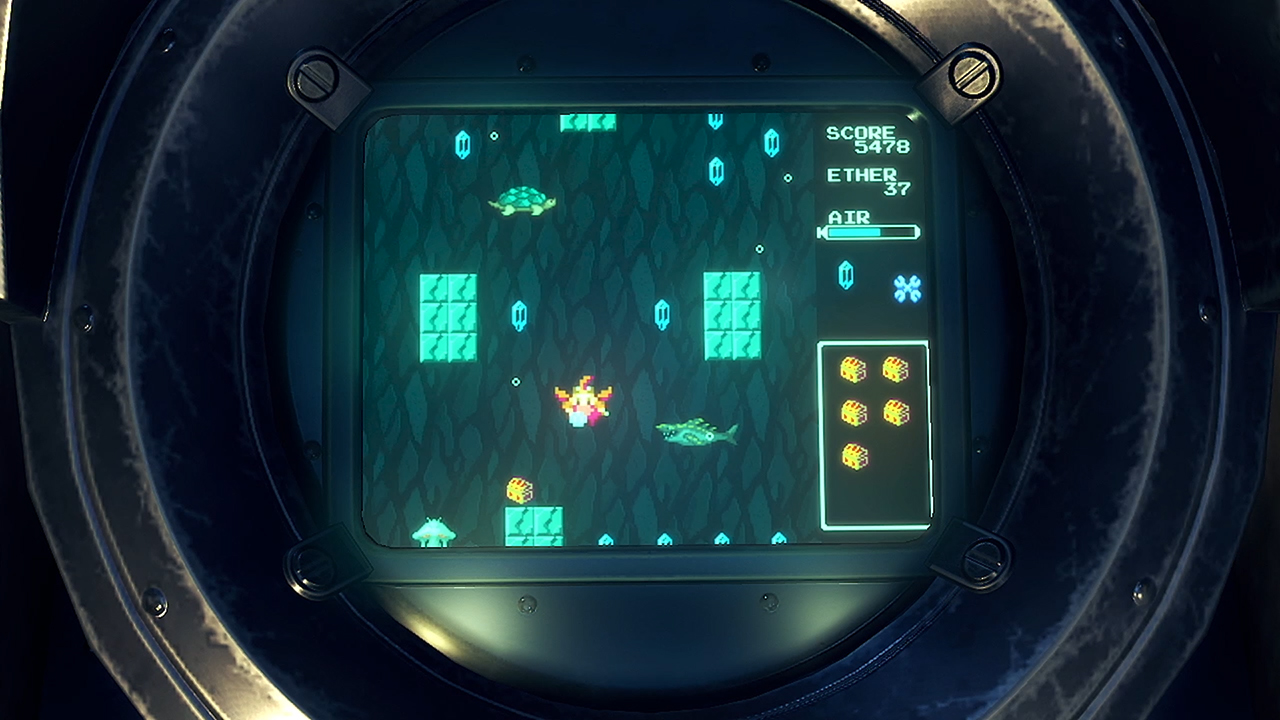Click the crossed wrenches icon
This screenshot has width=1280, height=720.
907,289
